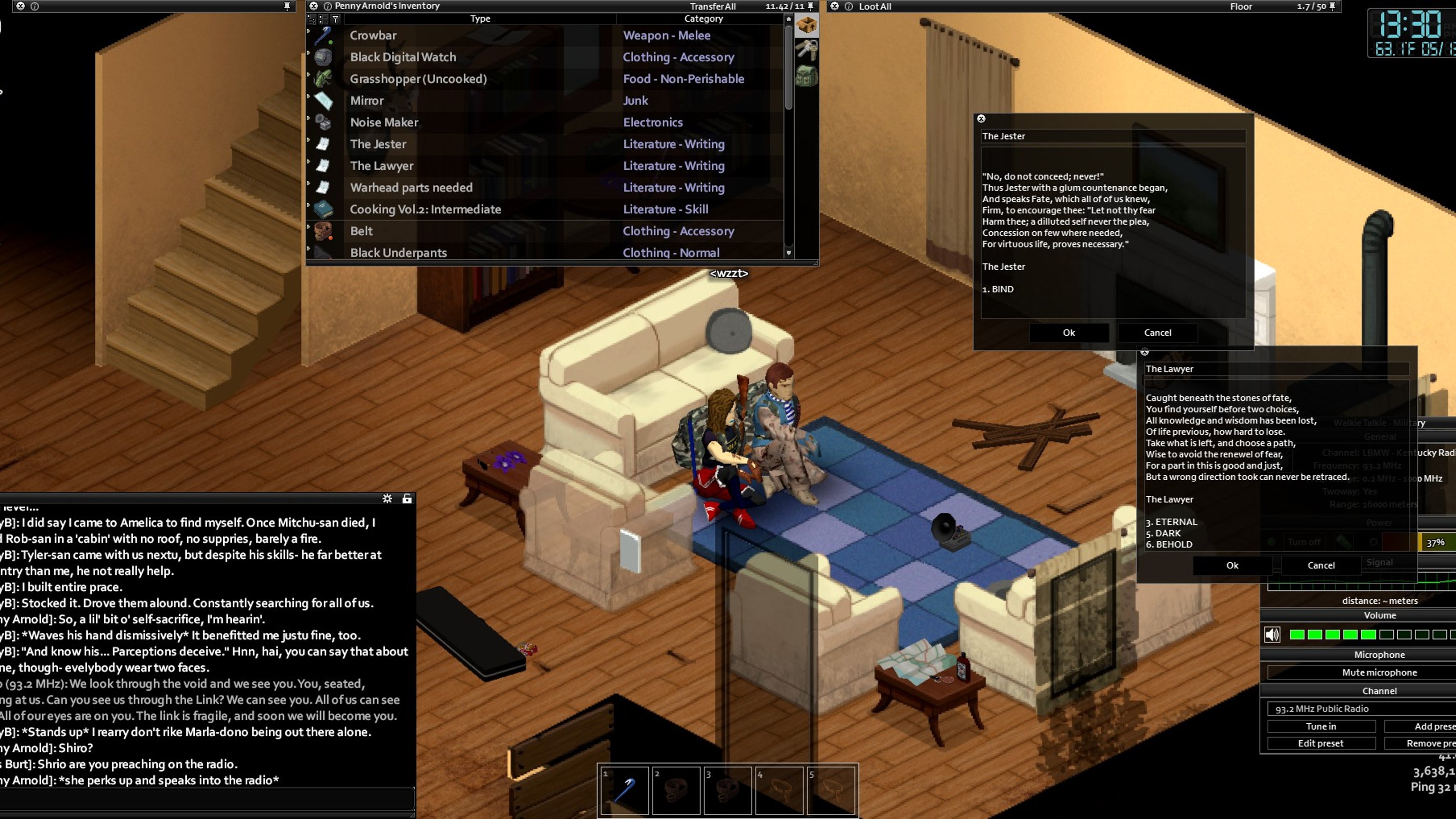Choose the Noise Maker in inventory

(384, 122)
